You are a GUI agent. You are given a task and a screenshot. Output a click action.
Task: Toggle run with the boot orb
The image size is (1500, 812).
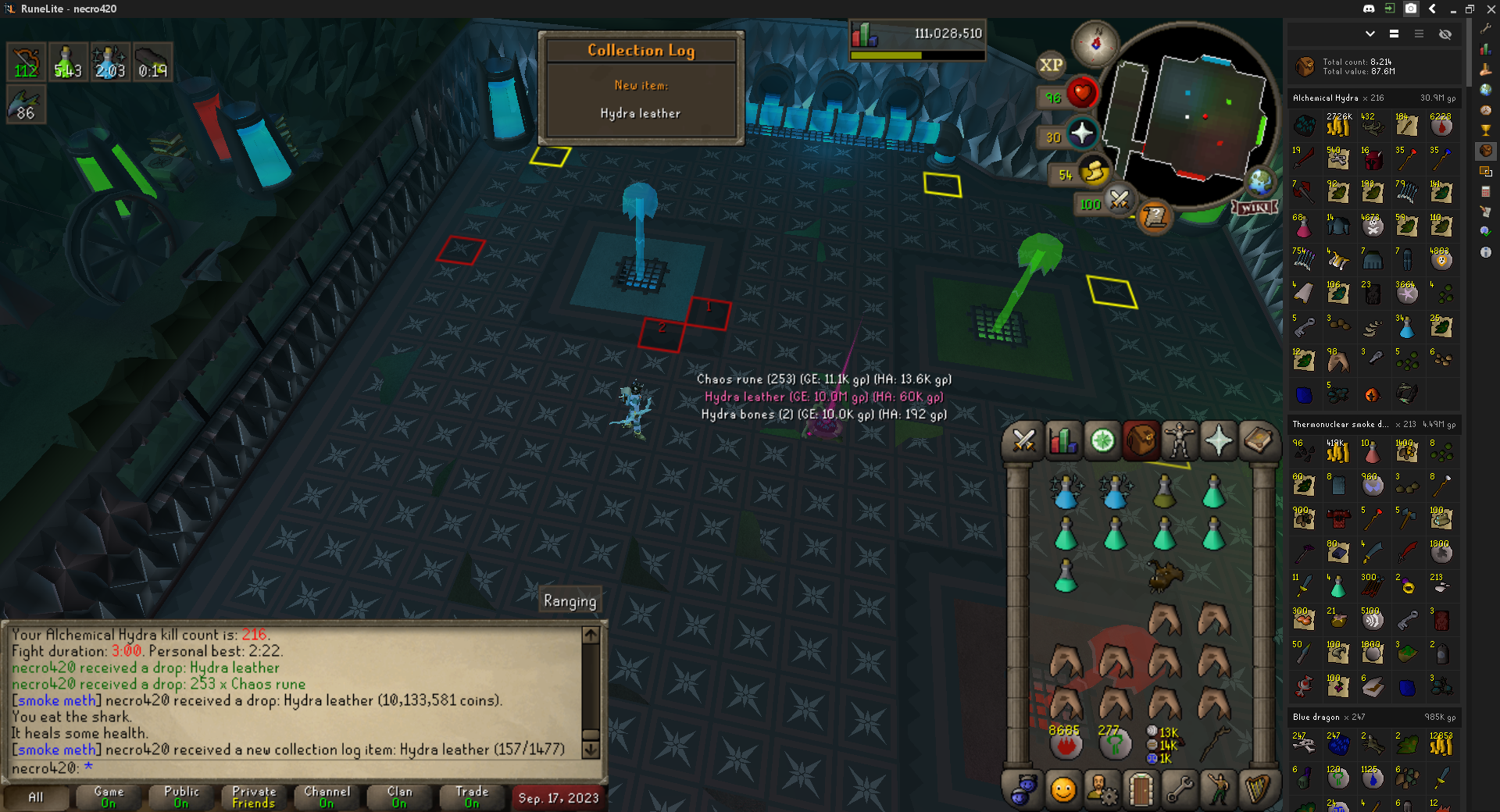[x=1093, y=173]
